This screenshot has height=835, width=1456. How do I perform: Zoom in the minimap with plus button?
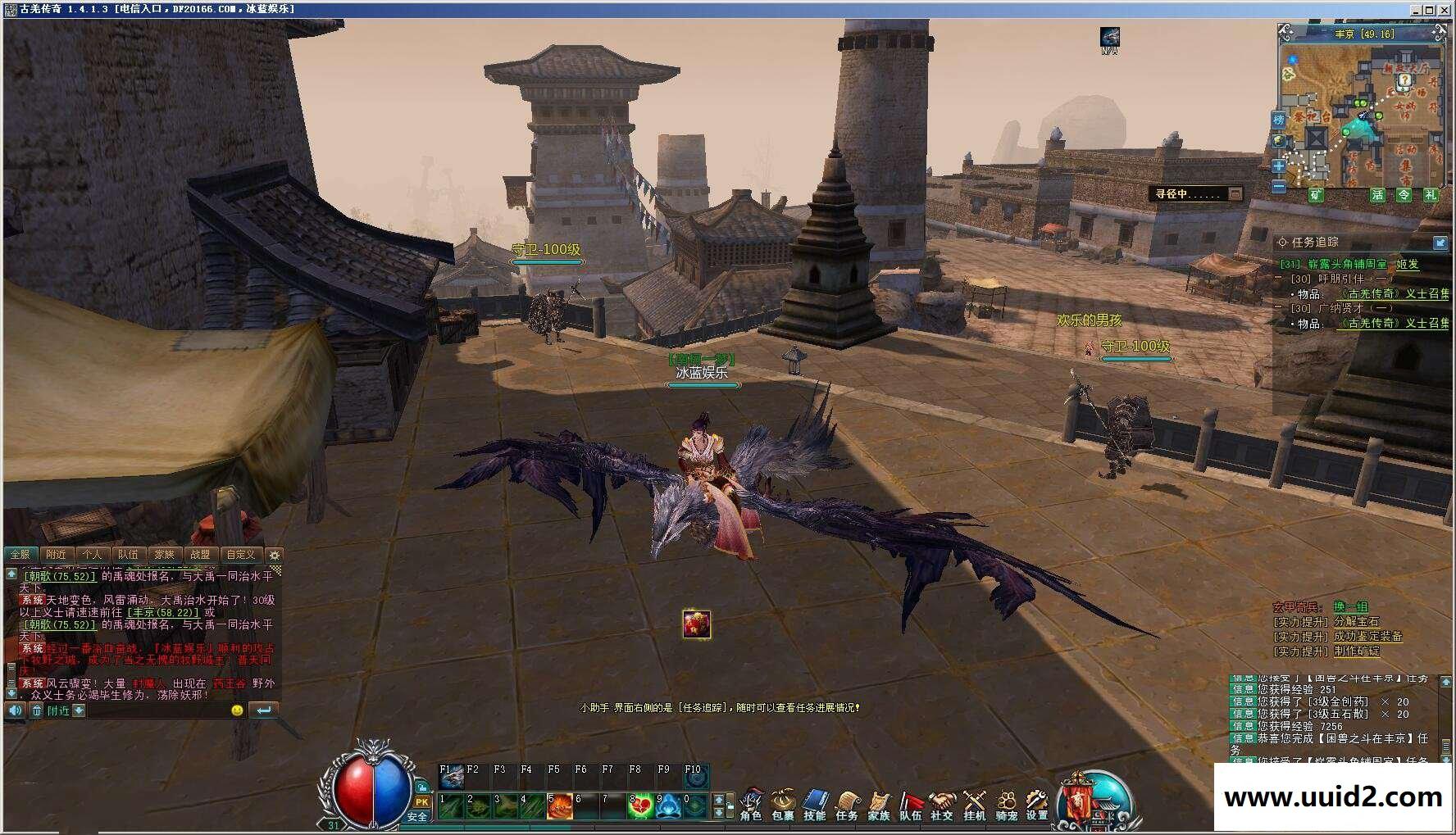click(x=1279, y=166)
